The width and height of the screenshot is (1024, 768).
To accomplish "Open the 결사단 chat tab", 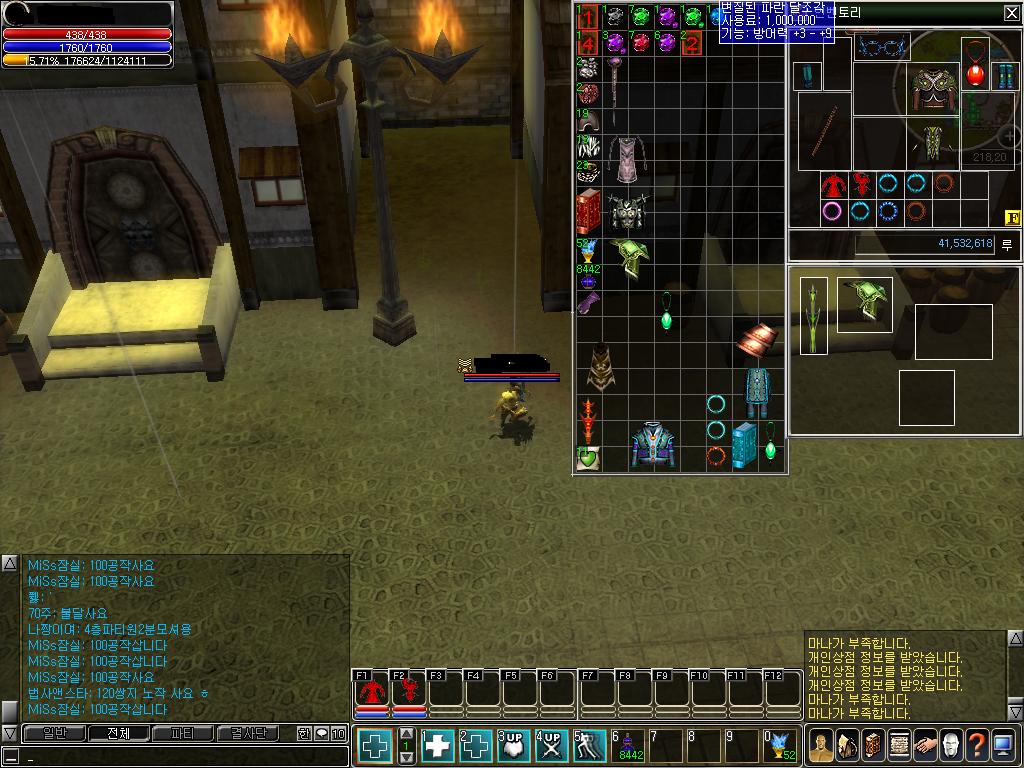I will 248,733.
